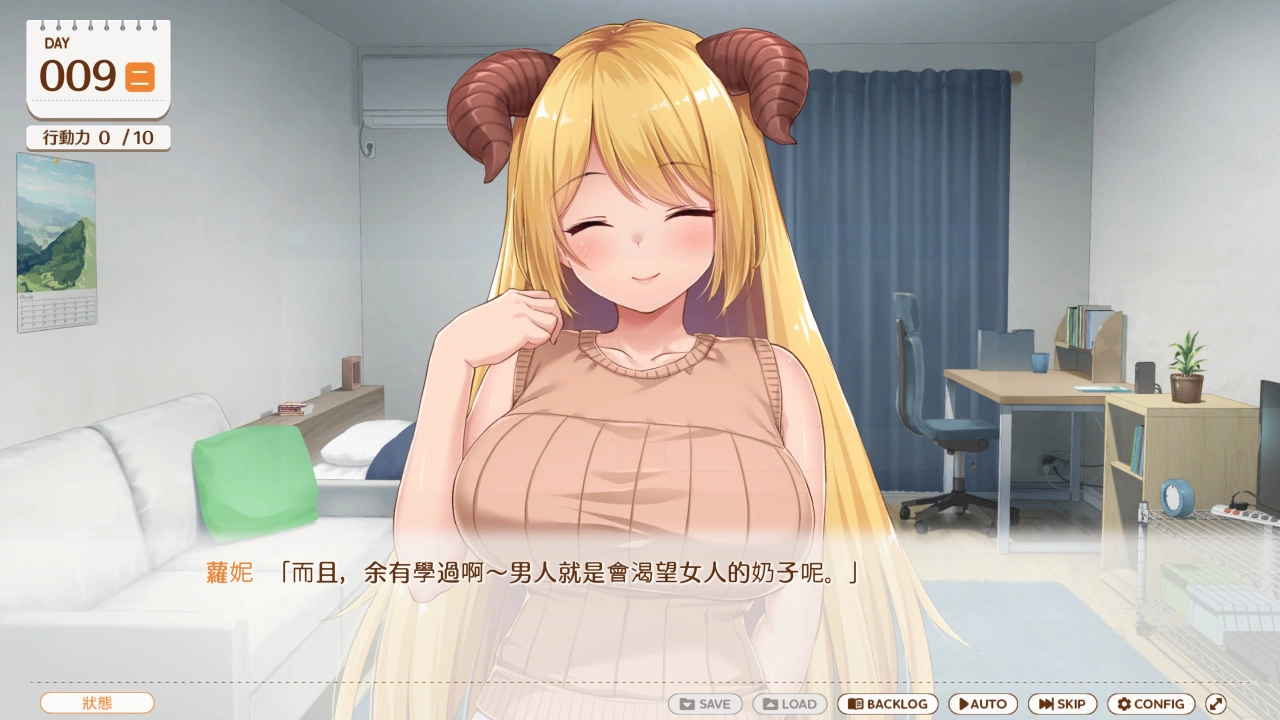The width and height of the screenshot is (1280, 720).
Task: Click the gear icon on the CONFIG button
Action: 1124,704
